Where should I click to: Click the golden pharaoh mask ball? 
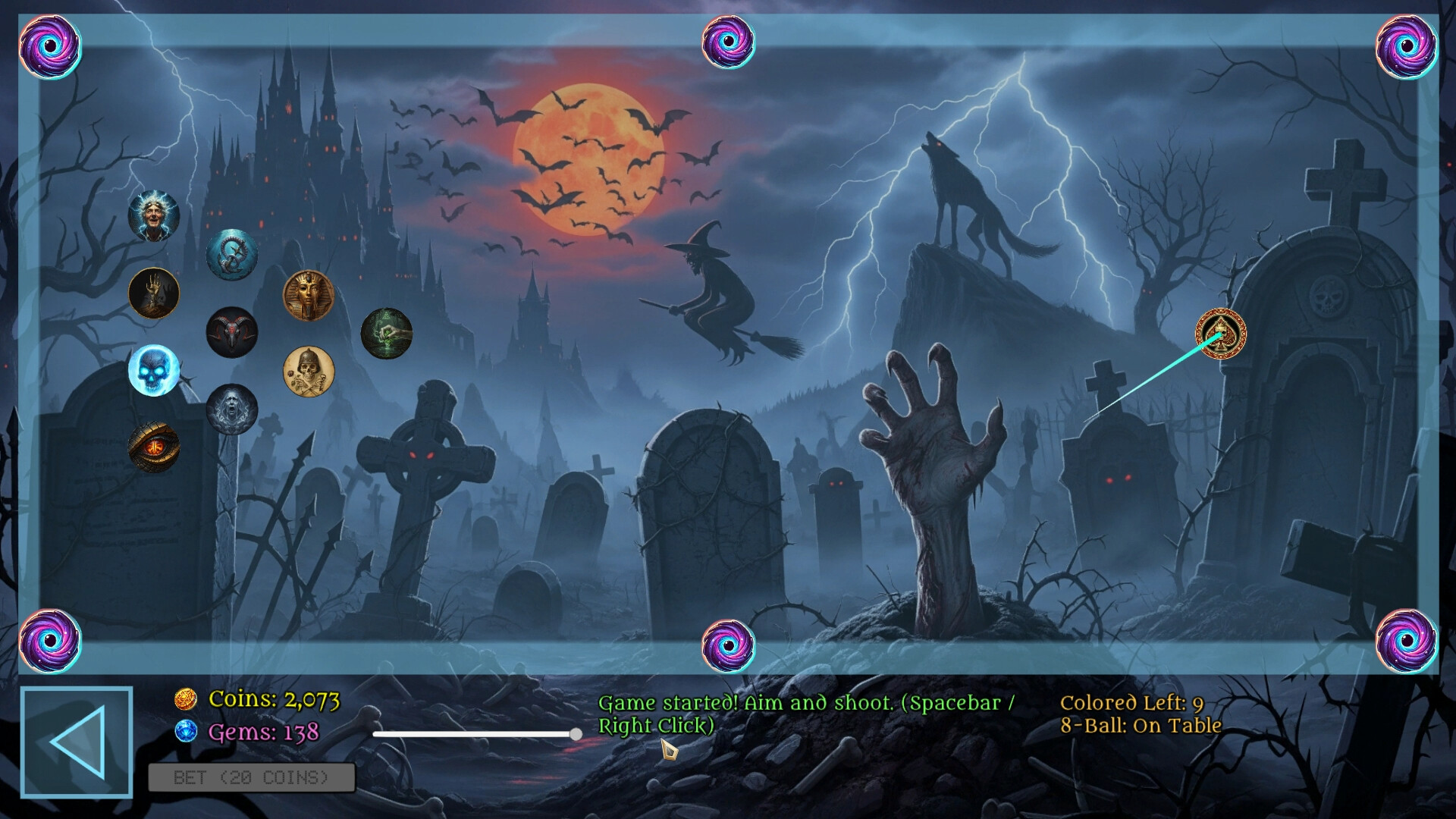tap(311, 296)
